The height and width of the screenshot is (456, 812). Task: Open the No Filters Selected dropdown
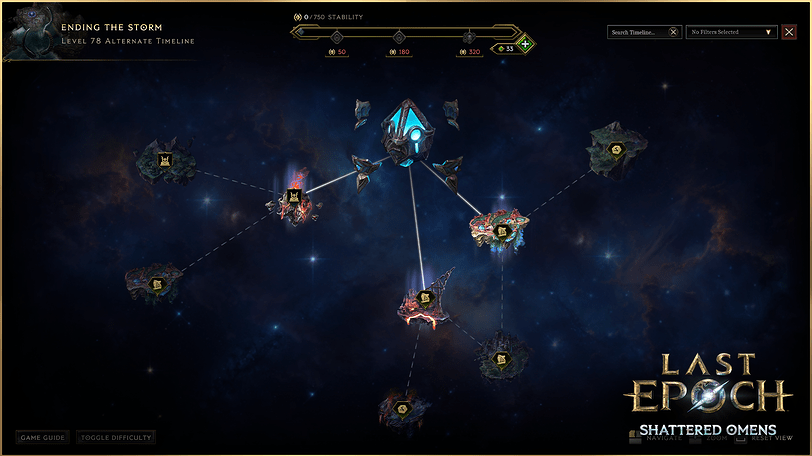pos(732,32)
